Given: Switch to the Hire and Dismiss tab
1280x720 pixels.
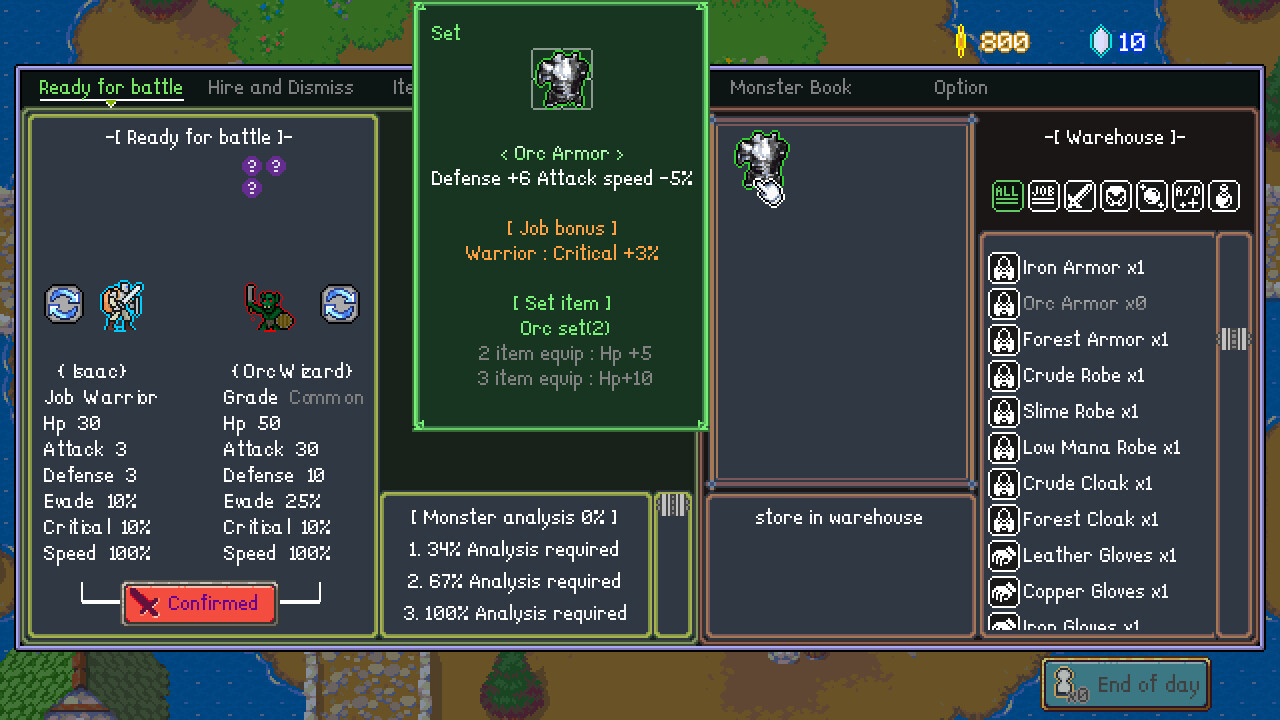Looking at the screenshot, I should coord(280,88).
